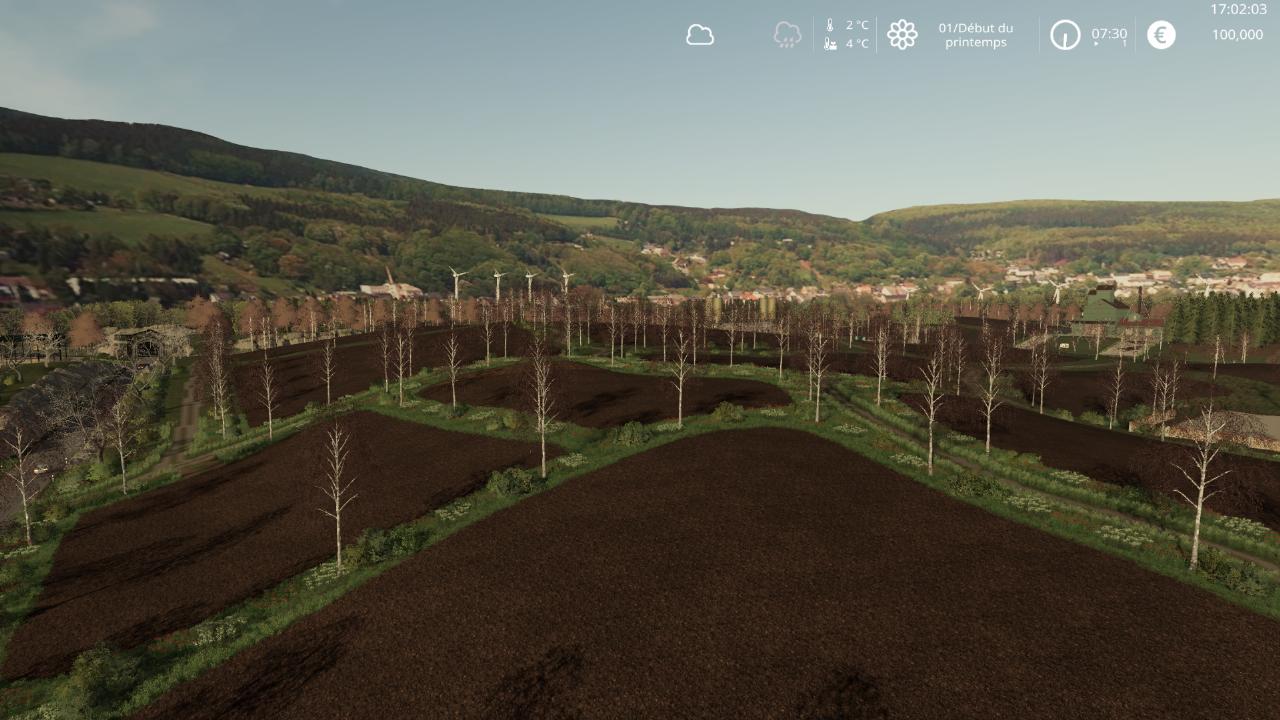Select the rain forecast cloud icon
1280x720 pixels.
coord(787,35)
